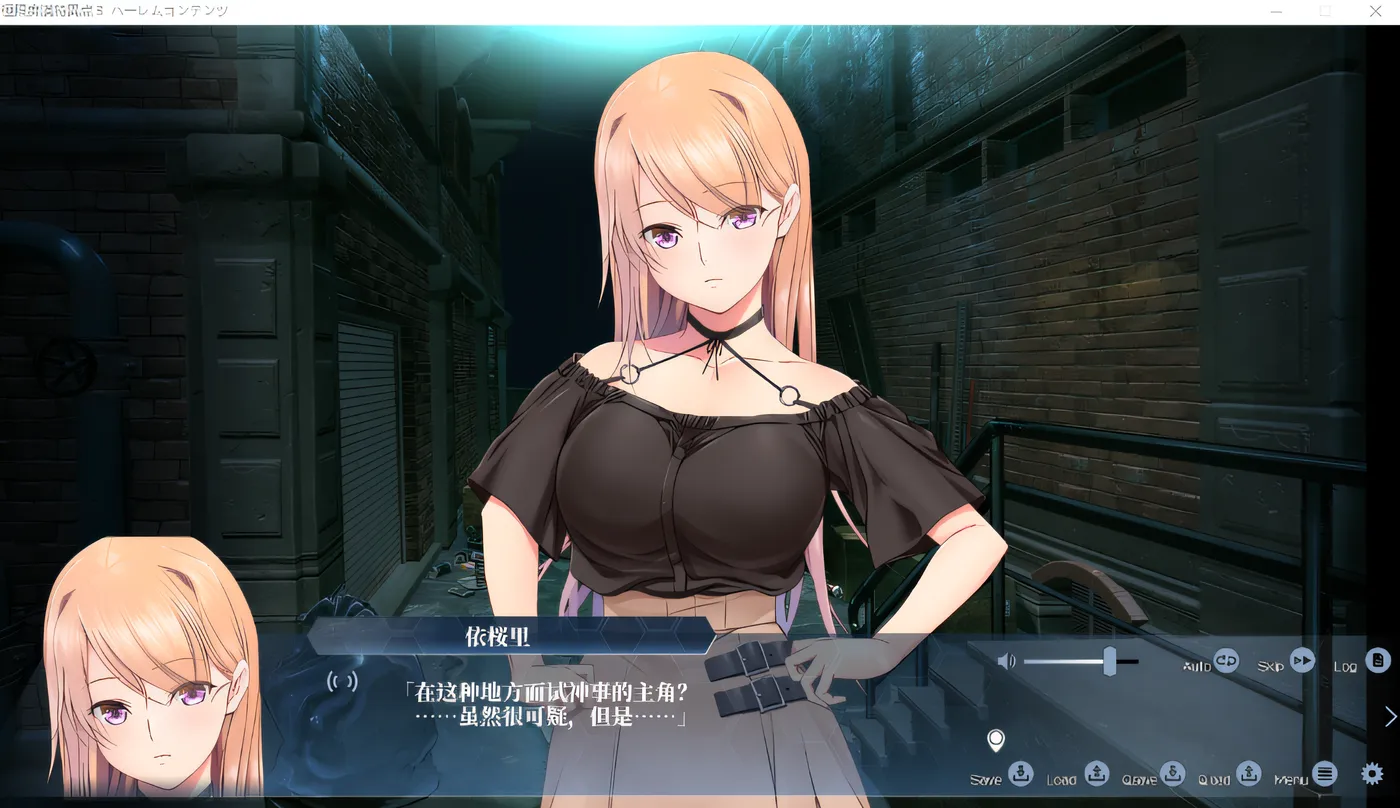
Task: Click the Save text label
Action: point(984,777)
